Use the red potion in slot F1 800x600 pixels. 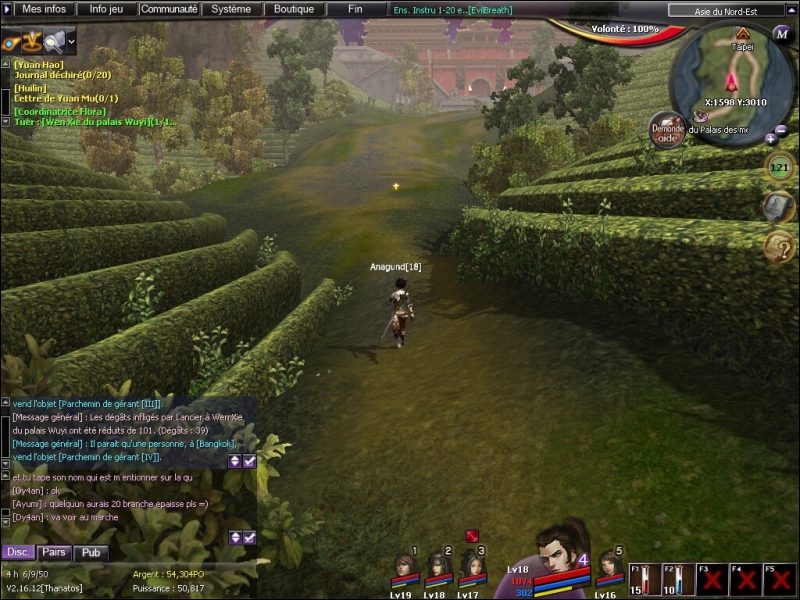tap(643, 579)
